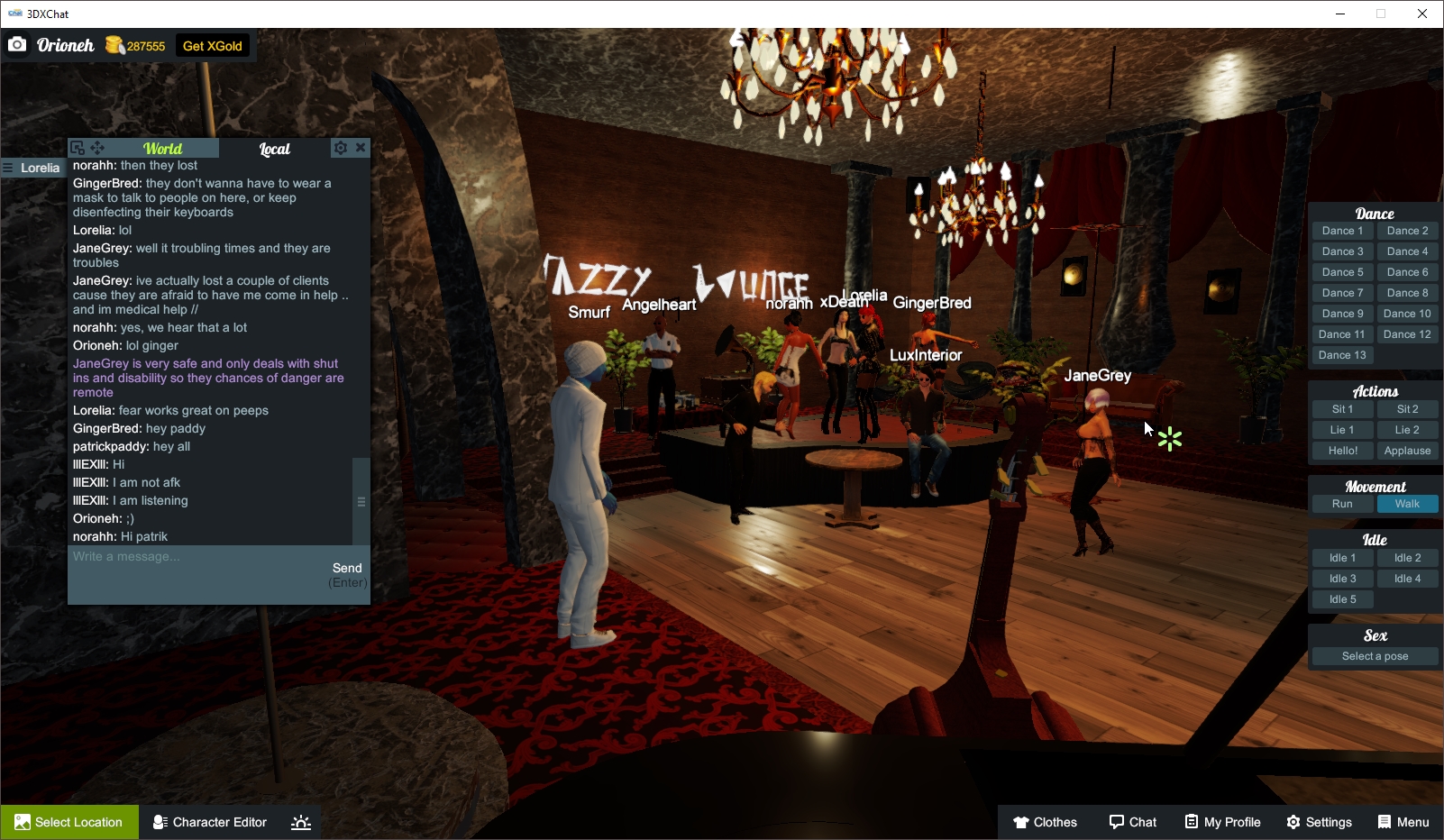
Task: Select Walk movement mode
Action: point(1408,504)
